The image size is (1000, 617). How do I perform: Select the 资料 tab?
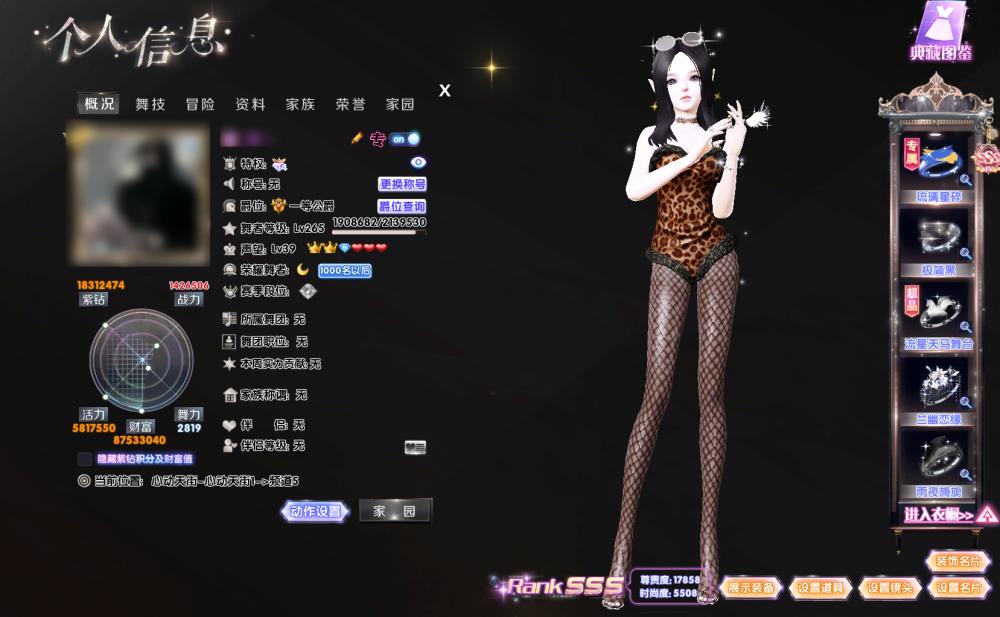250,104
